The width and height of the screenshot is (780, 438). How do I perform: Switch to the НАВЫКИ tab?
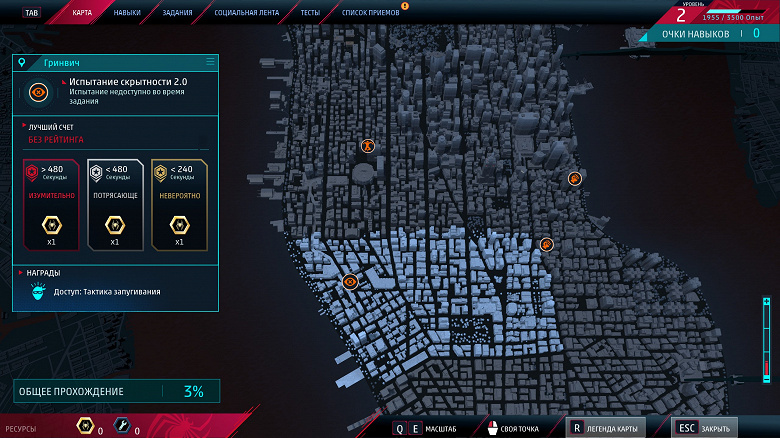pyautogui.click(x=127, y=13)
